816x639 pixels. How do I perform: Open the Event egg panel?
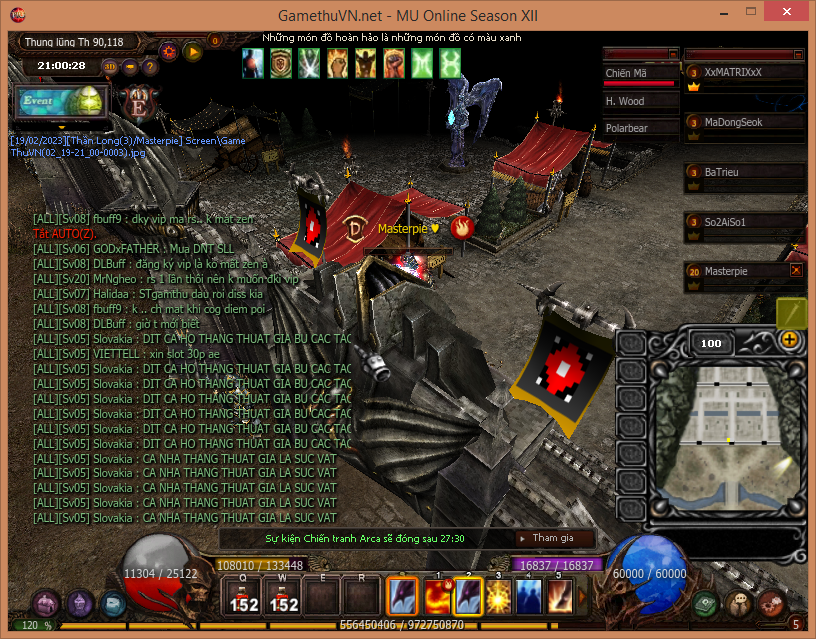point(61,102)
